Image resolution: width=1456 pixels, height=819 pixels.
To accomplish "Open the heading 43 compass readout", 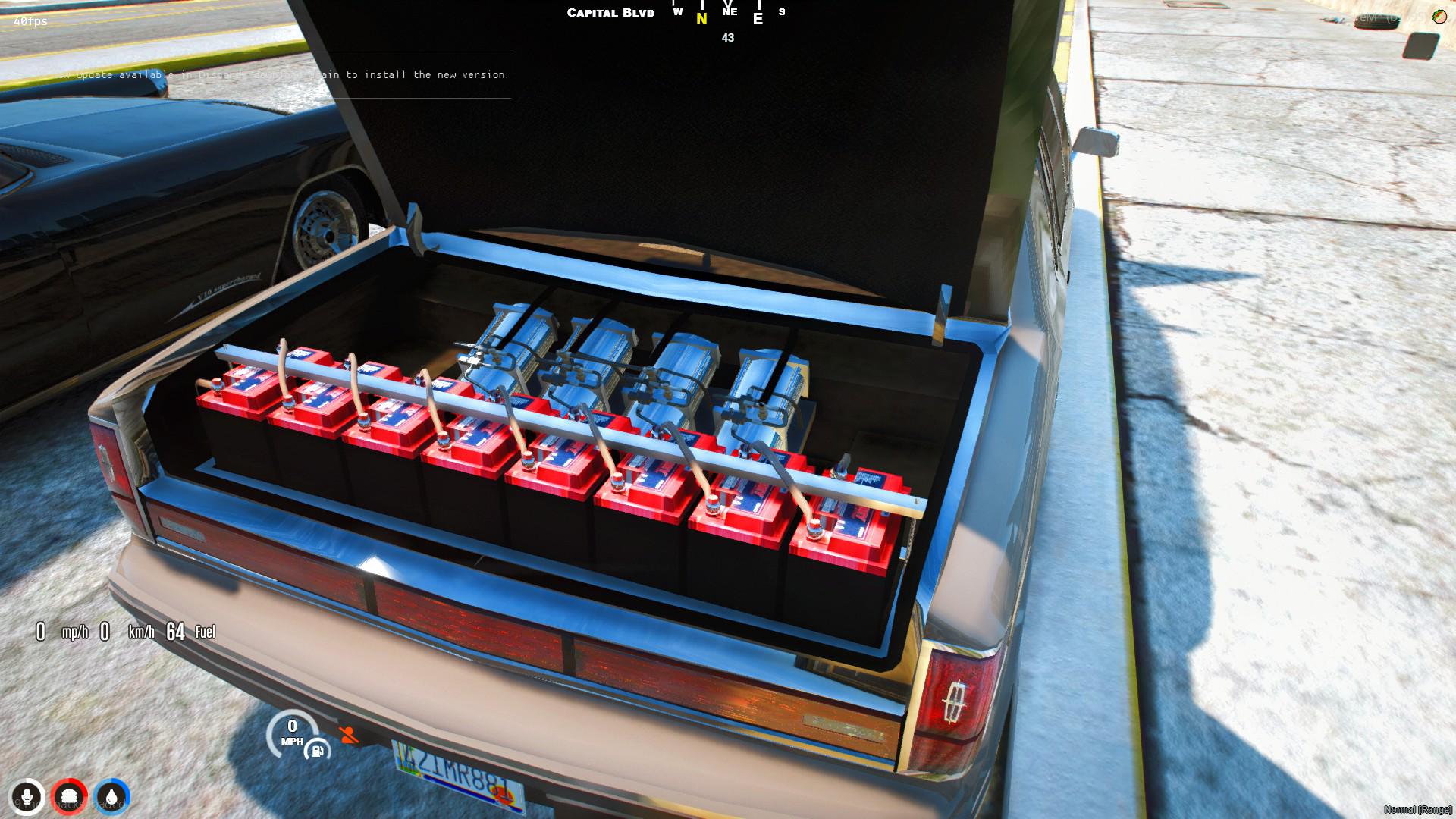I will (x=728, y=36).
